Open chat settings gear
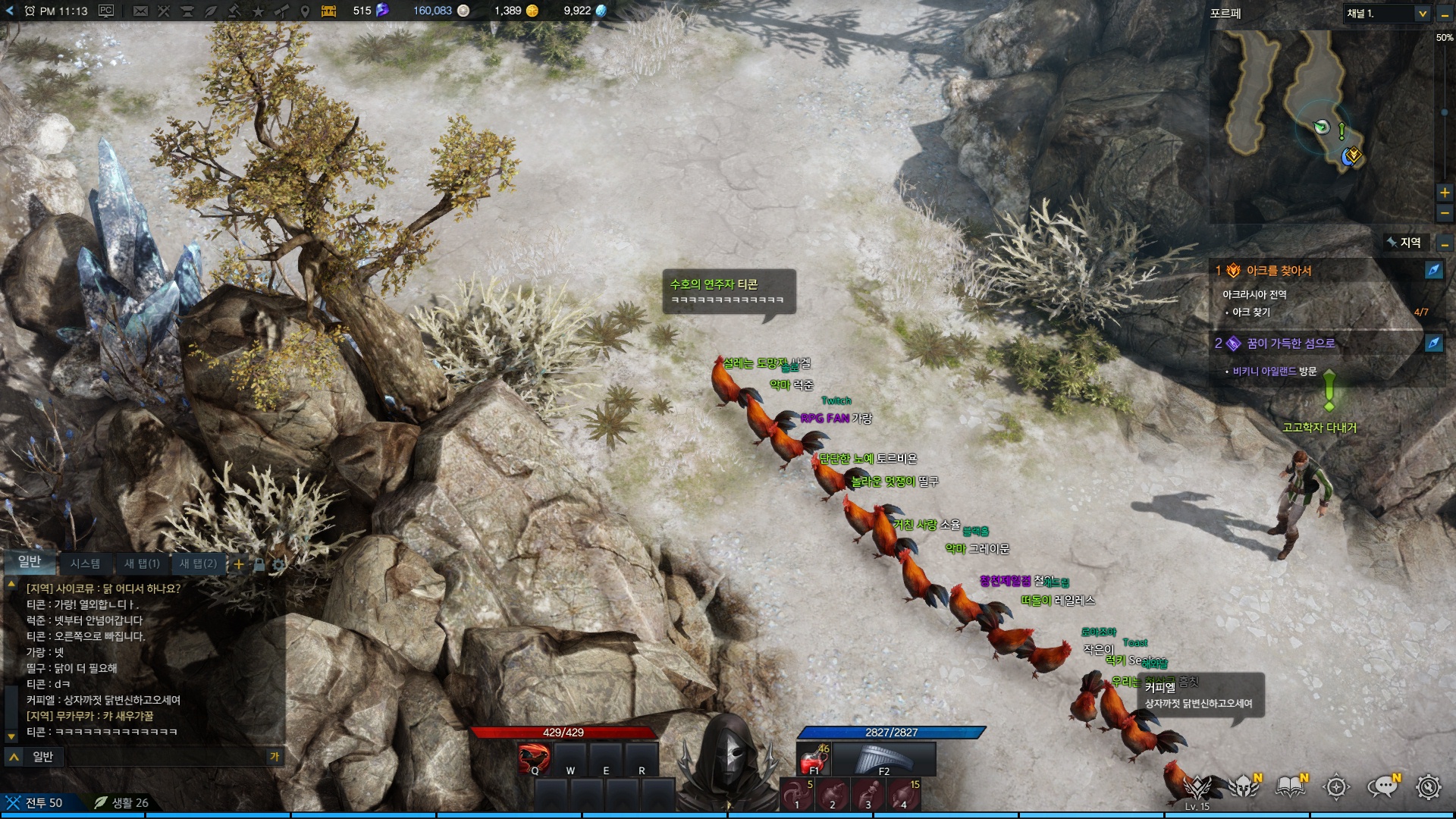Screen dimensions: 1456x819 click(278, 564)
